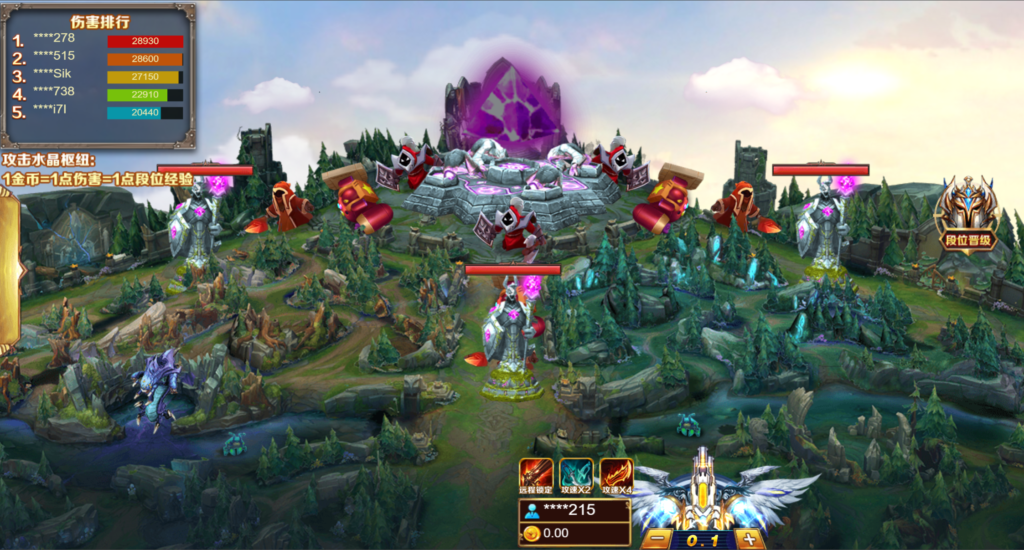Click the gold coin balance panel

(573, 534)
